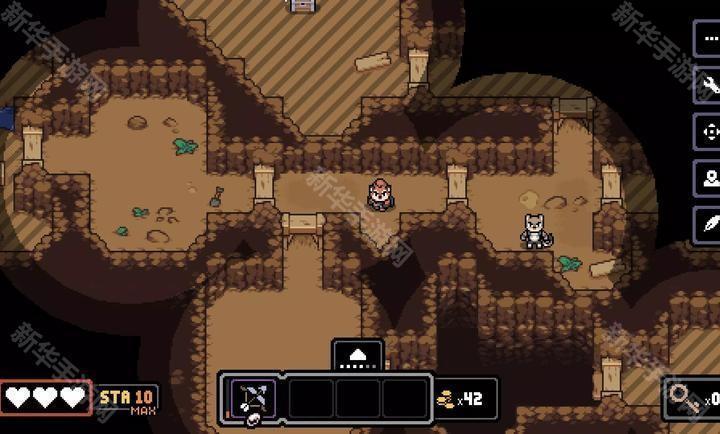Open the feather quill journal button
Screen dimensions: 720x434
pos(709,224)
